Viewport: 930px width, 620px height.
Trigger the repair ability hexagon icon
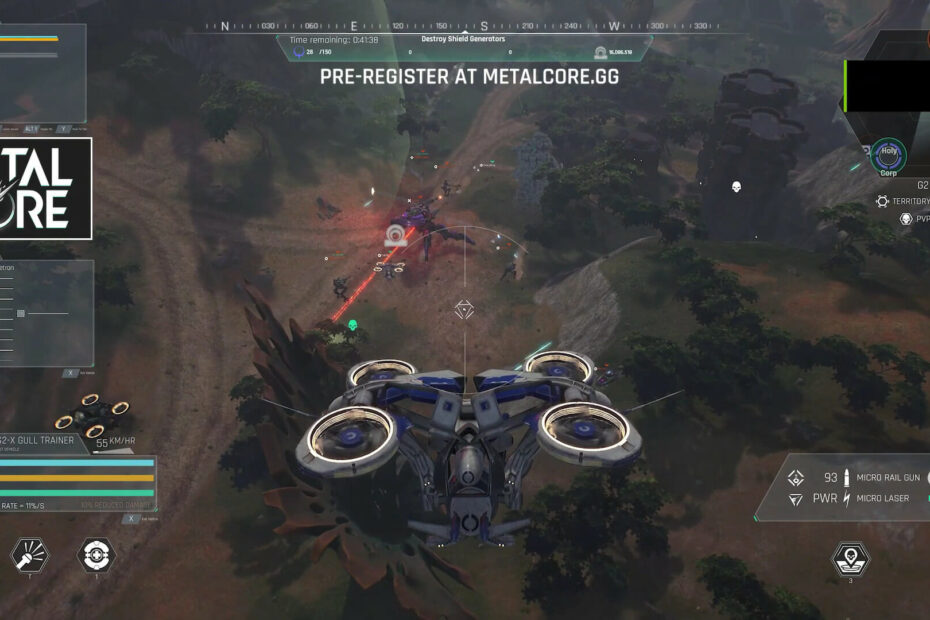96,554
